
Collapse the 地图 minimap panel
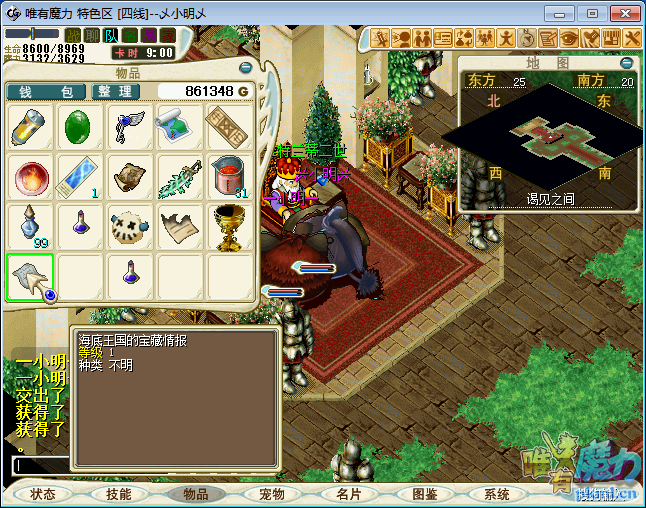click(x=626, y=62)
